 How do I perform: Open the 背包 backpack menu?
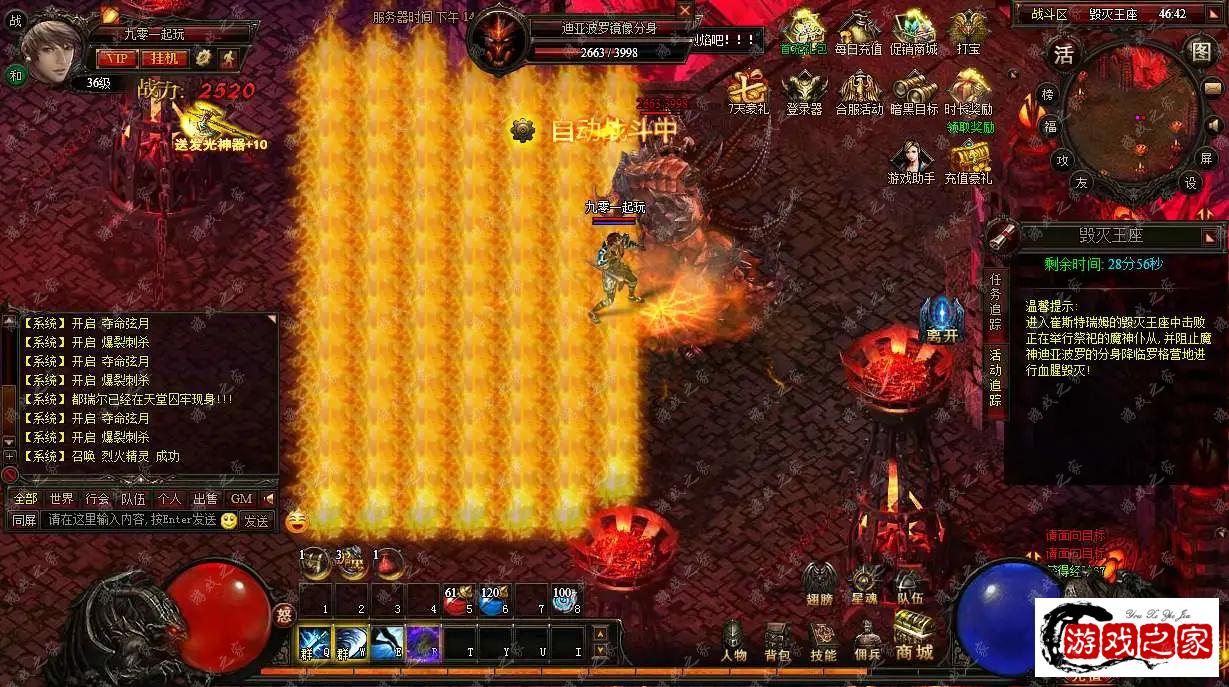tap(777, 640)
